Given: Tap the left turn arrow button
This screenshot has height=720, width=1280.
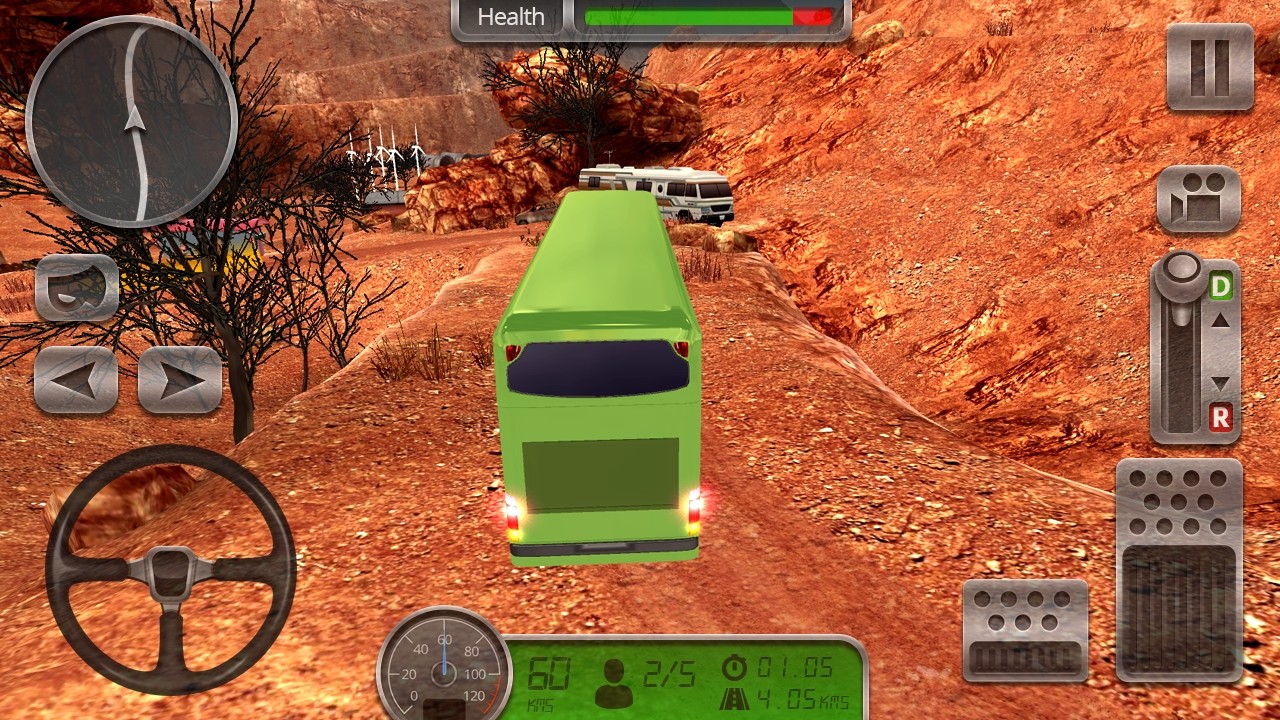Looking at the screenshot, I should [x=76, y=380].
